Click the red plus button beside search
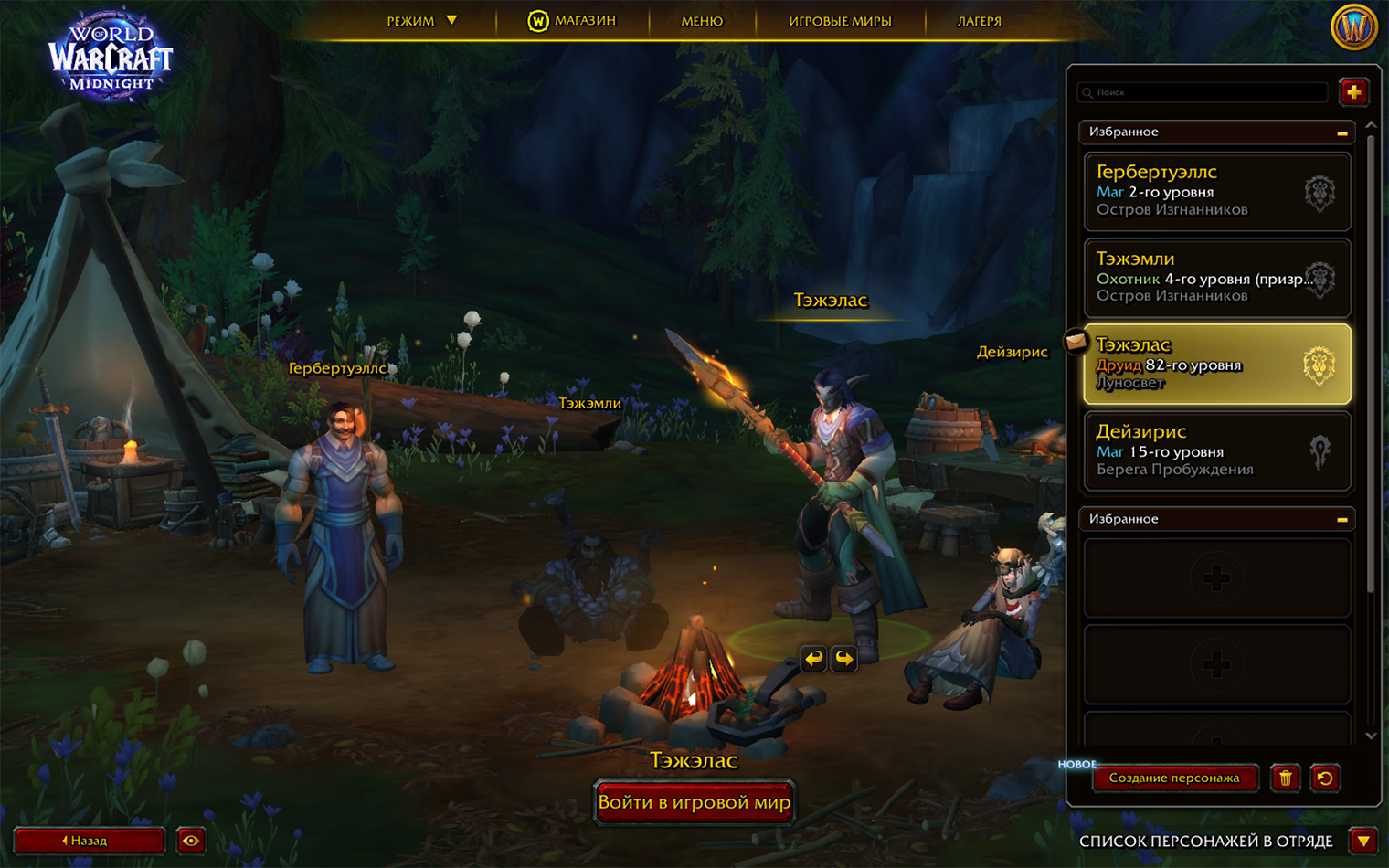 (x=1353, y=92)
